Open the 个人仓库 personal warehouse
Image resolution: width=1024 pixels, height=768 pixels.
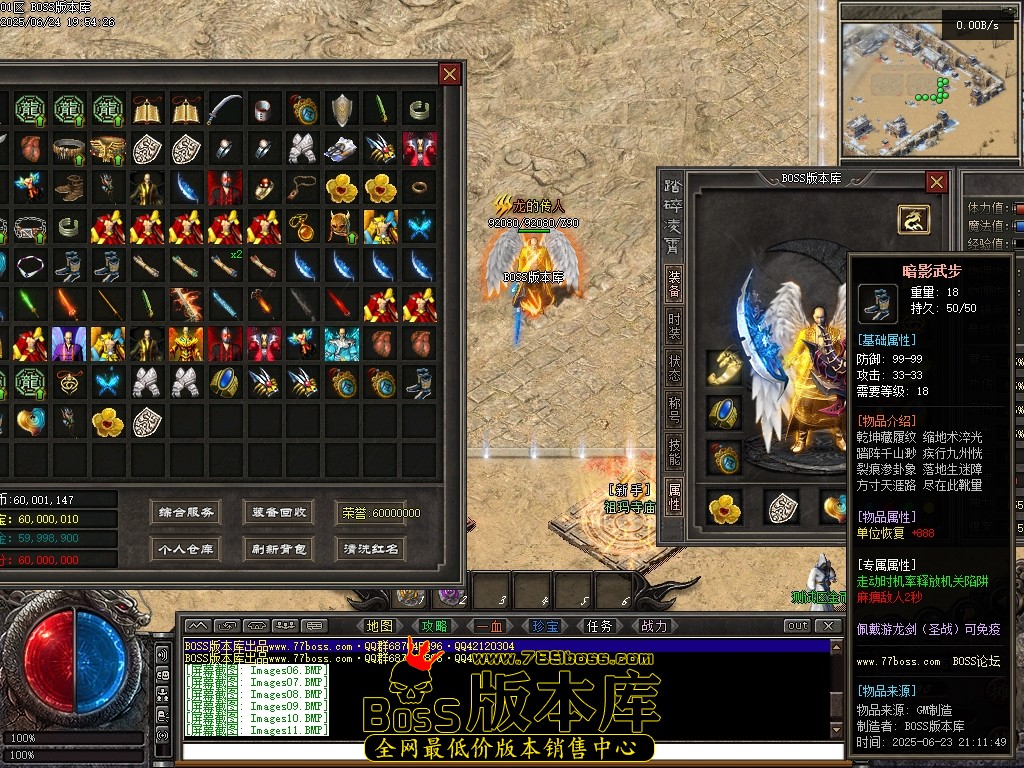[187, 548]
